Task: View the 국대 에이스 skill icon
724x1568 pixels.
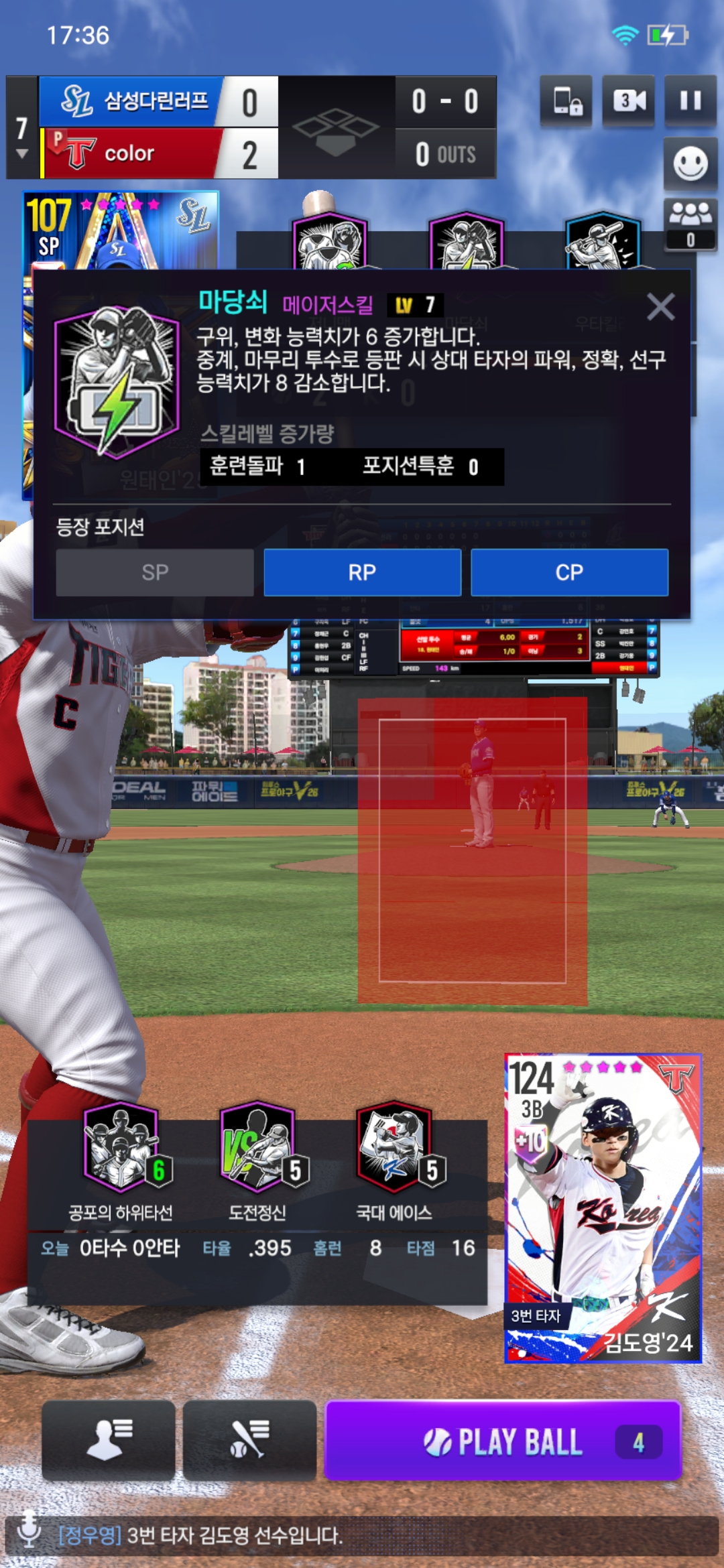Action: click(394, 1147)
